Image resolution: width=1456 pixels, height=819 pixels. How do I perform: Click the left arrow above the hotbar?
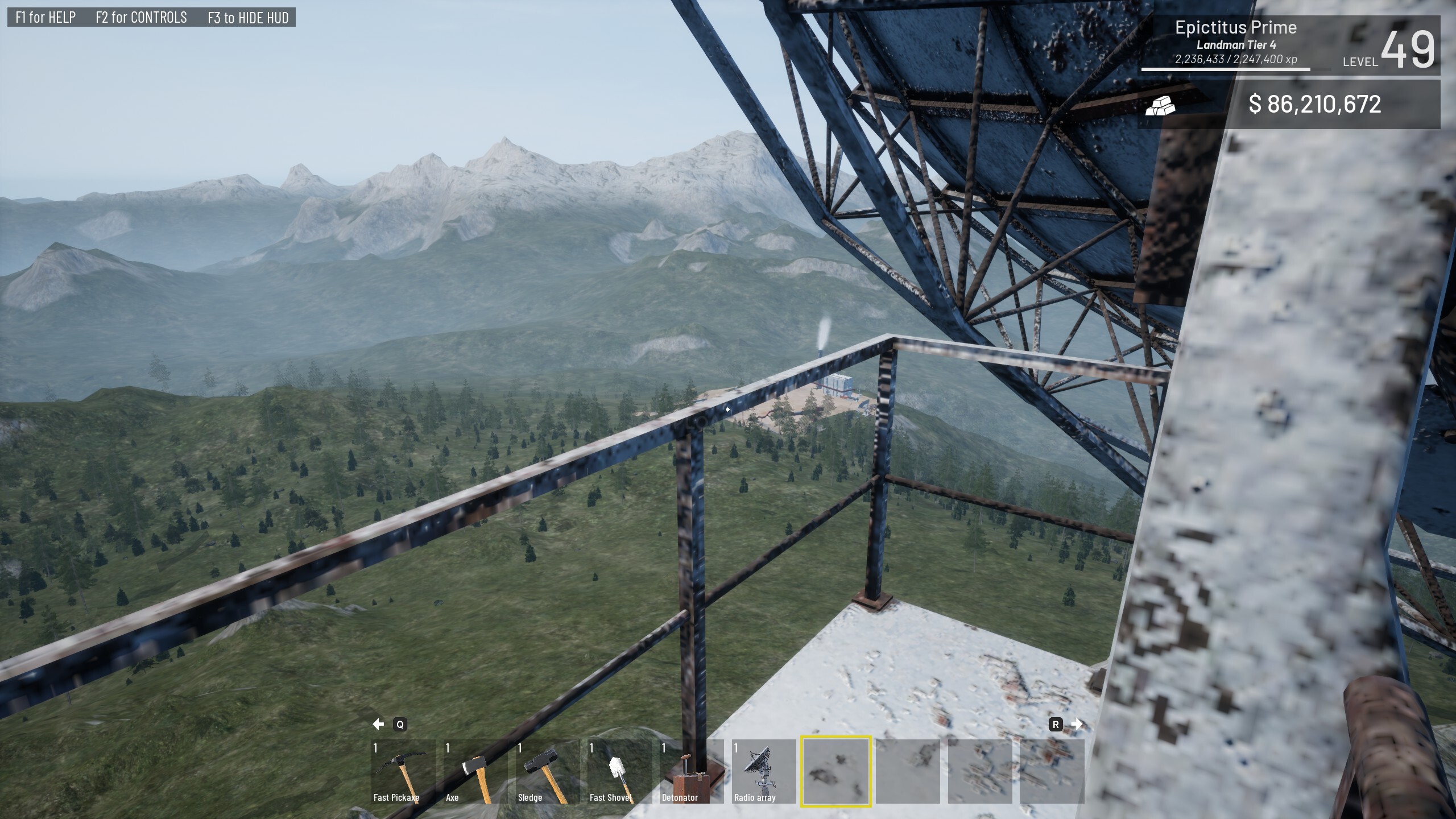point(378,724)
